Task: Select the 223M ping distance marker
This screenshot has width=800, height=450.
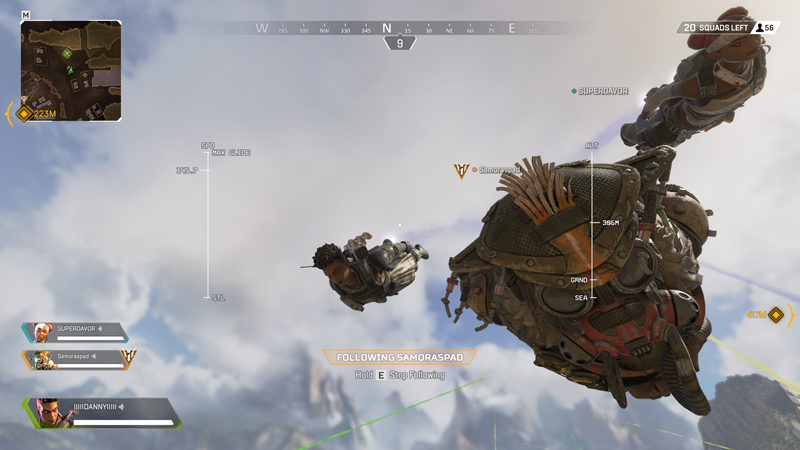Action: click(36, 114)
